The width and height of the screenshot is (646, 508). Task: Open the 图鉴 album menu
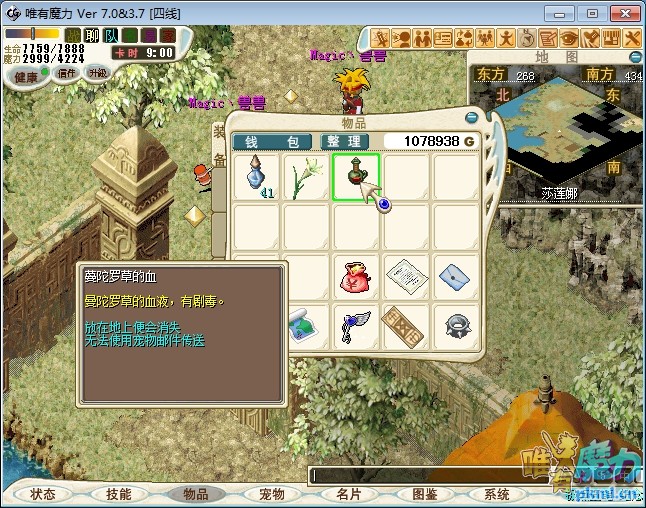(x=425, y=494)
